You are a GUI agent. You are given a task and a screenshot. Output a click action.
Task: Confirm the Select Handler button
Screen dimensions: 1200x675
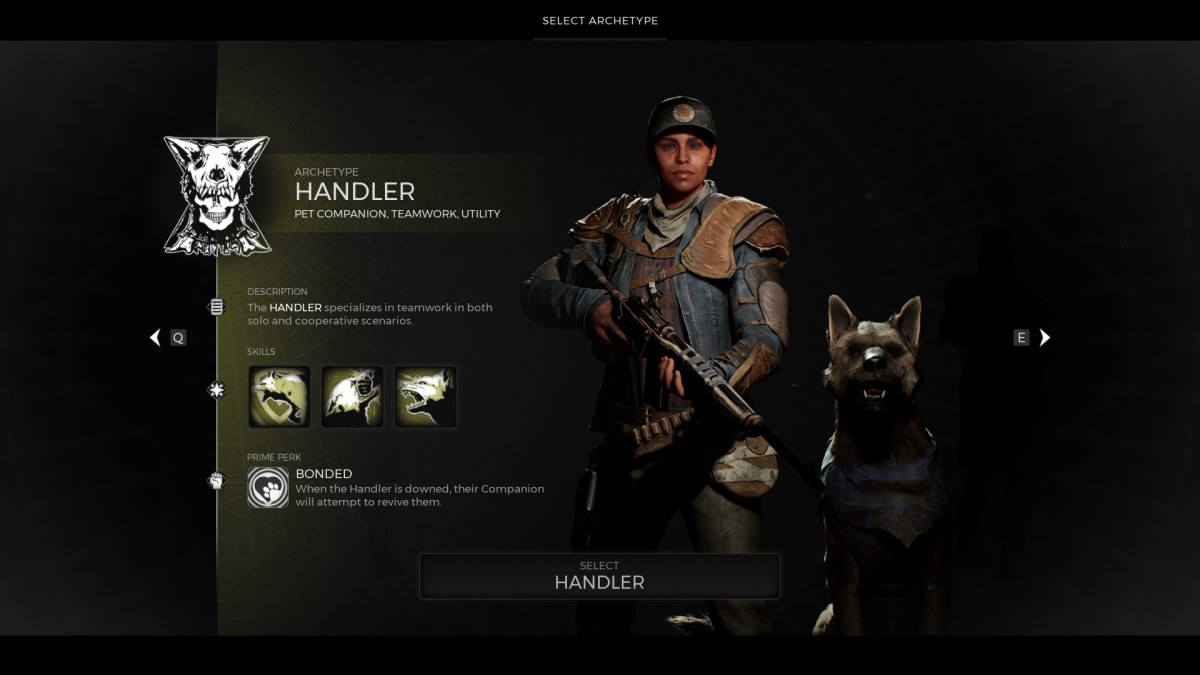[x=599, y=576]
